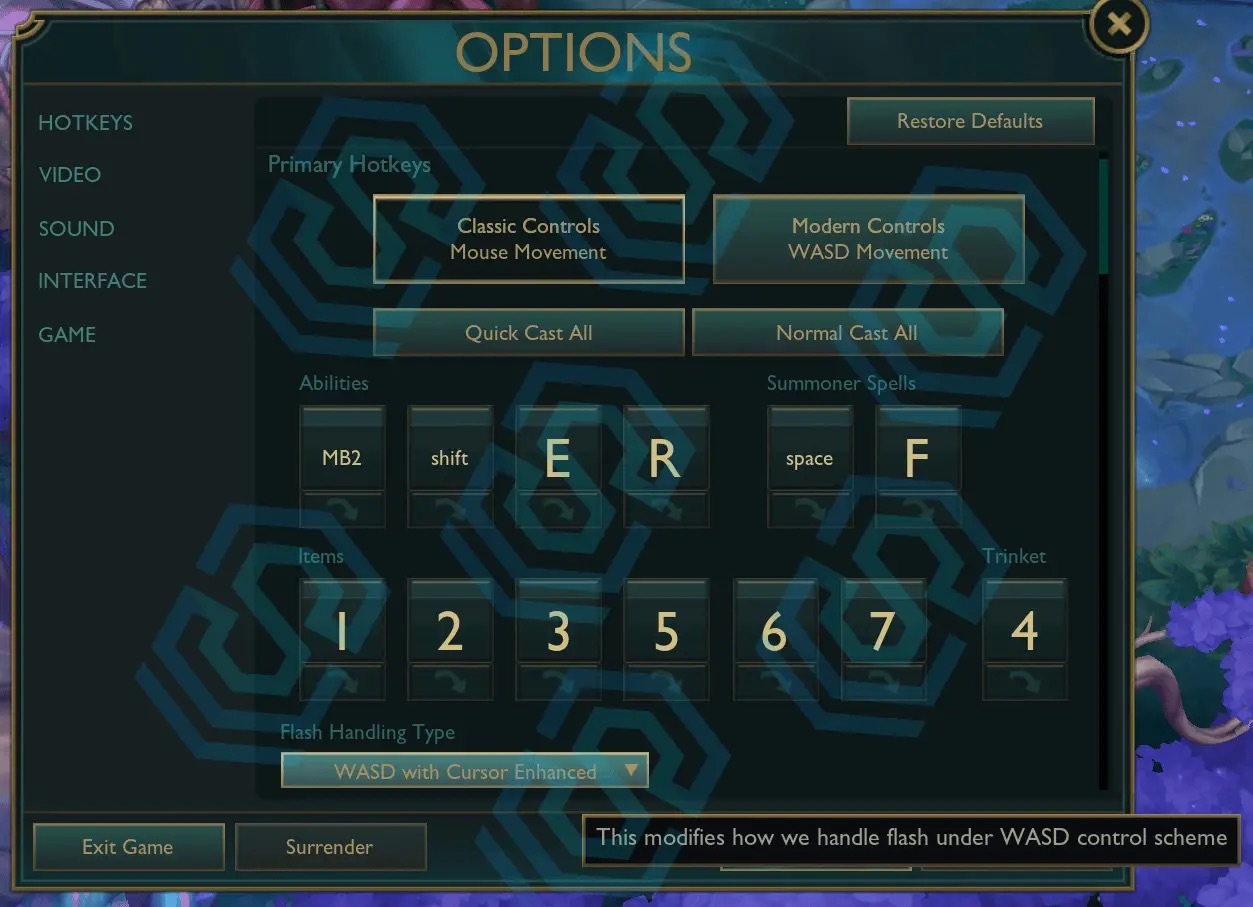Select the Game settings section
This screenshot has height=907, width=1253.
pyautogui.click(x=67, y=335)
